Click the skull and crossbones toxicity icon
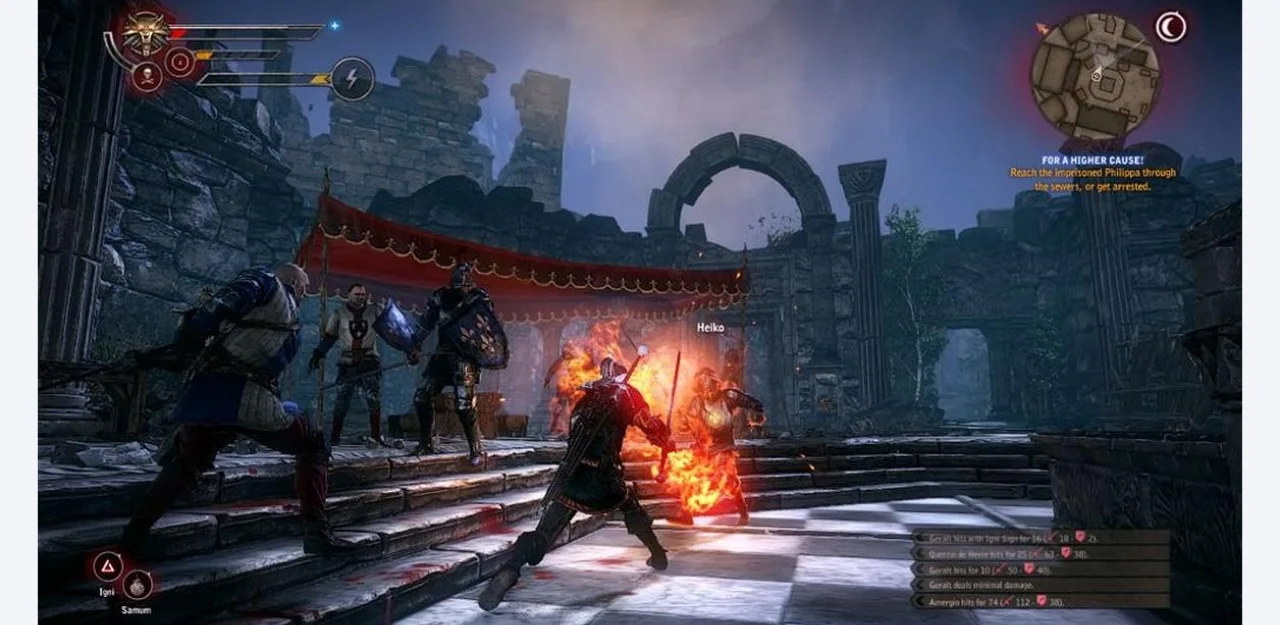The image size is (1280, 625). click(148, 77)
